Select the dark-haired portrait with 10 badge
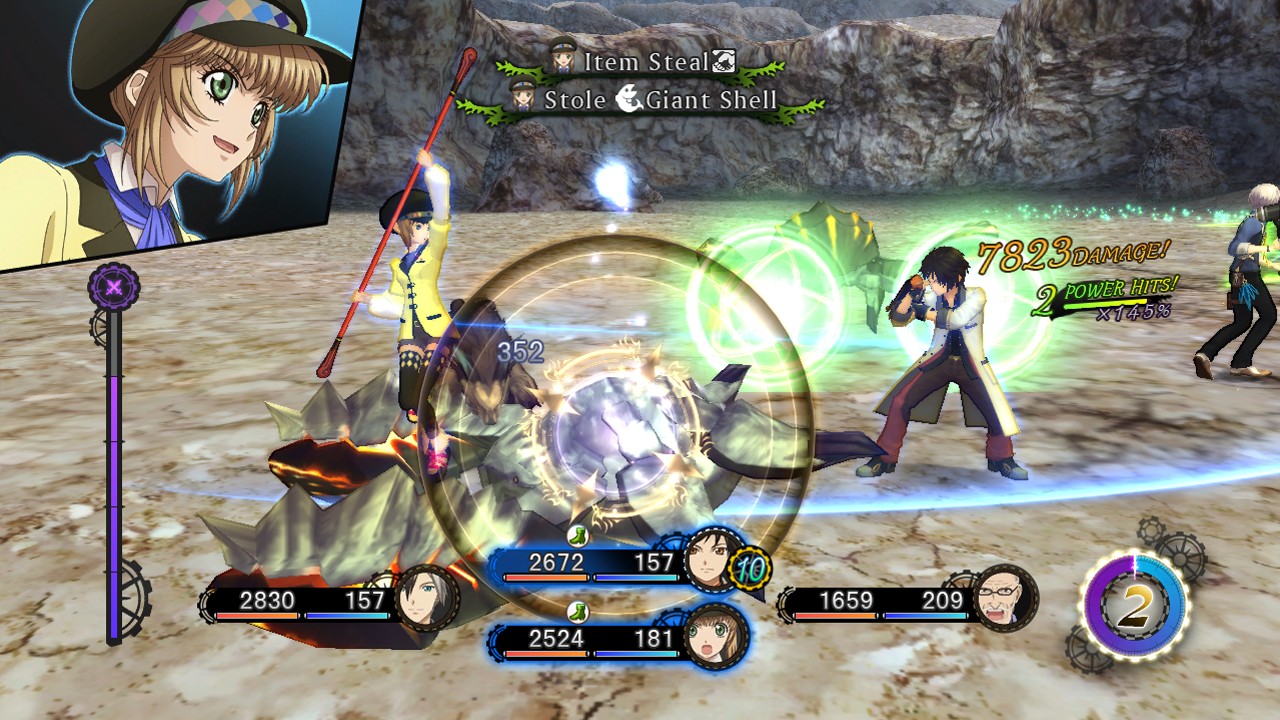The image size is (1280, 720). [x=714, y=560]
